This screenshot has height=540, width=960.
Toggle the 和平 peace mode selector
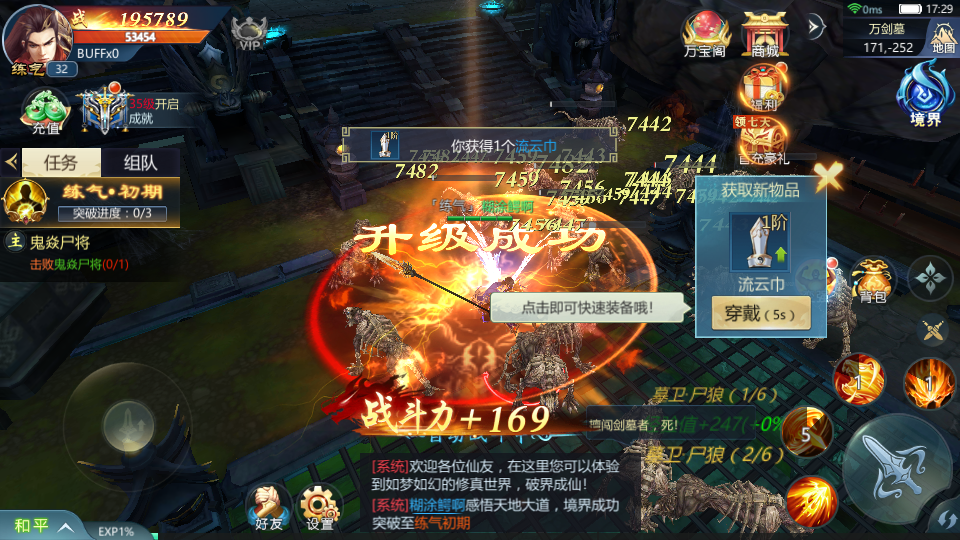pyautogui.click(x=40, y=525)
